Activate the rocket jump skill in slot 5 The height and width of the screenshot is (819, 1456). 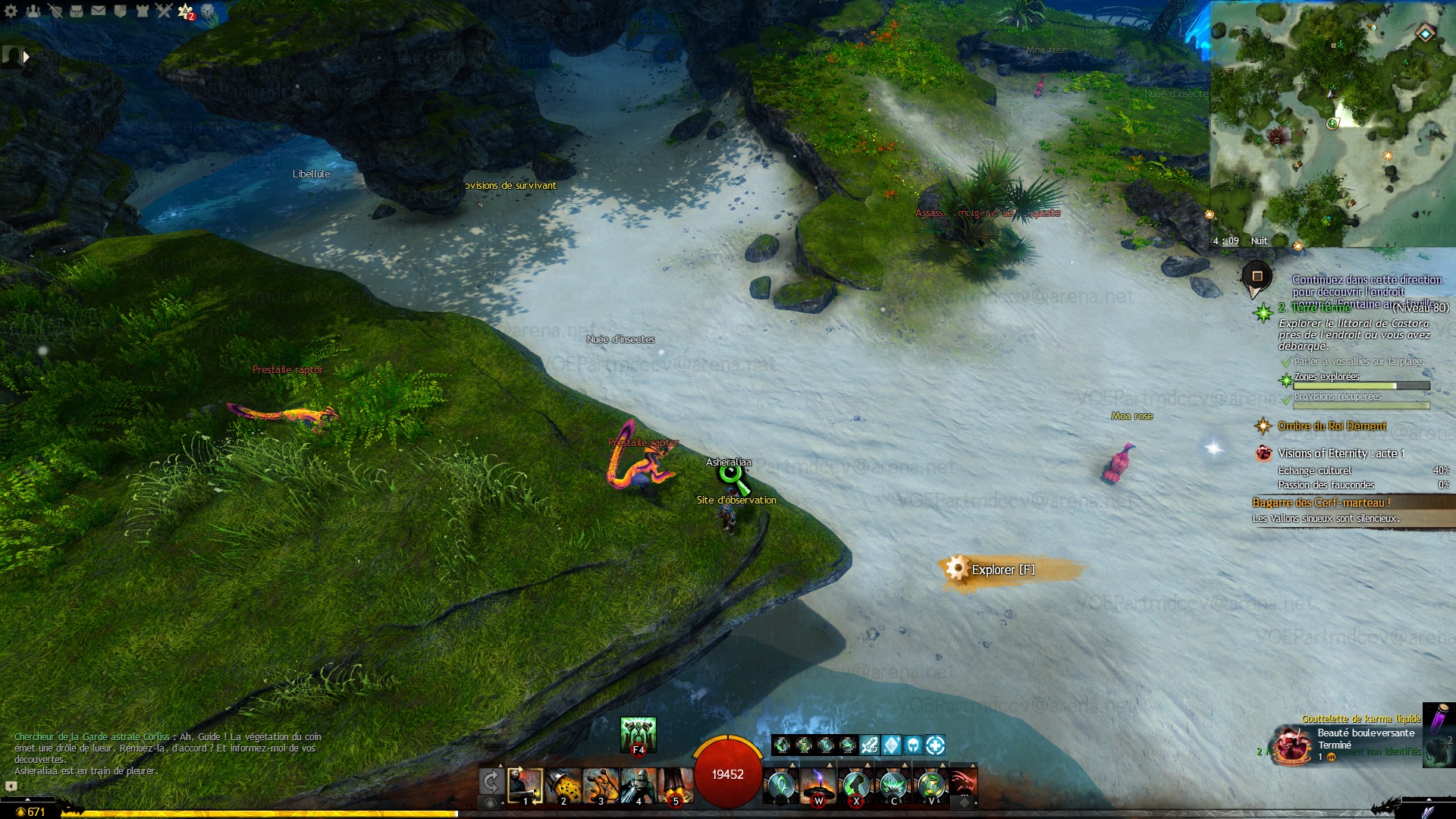675,786
